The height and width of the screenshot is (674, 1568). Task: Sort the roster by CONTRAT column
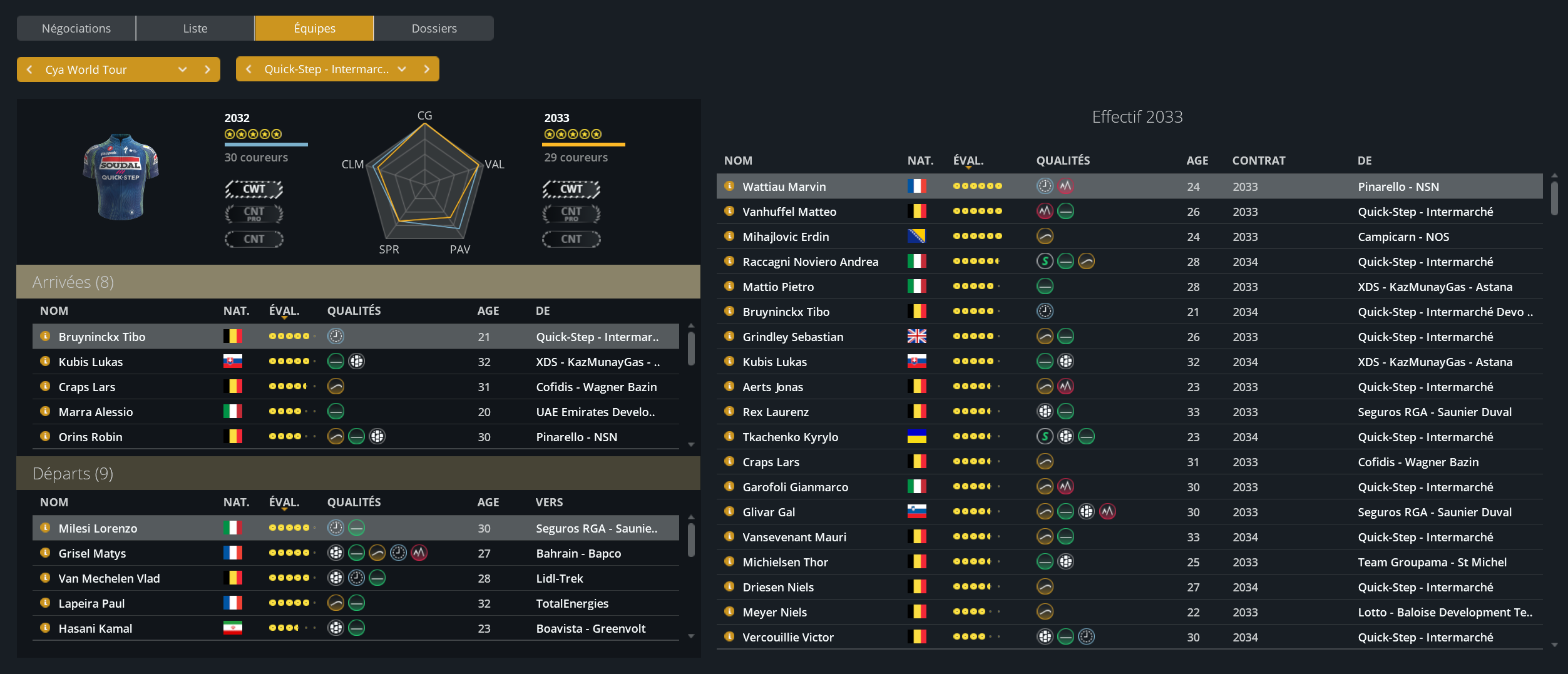tap(1258, 160)
